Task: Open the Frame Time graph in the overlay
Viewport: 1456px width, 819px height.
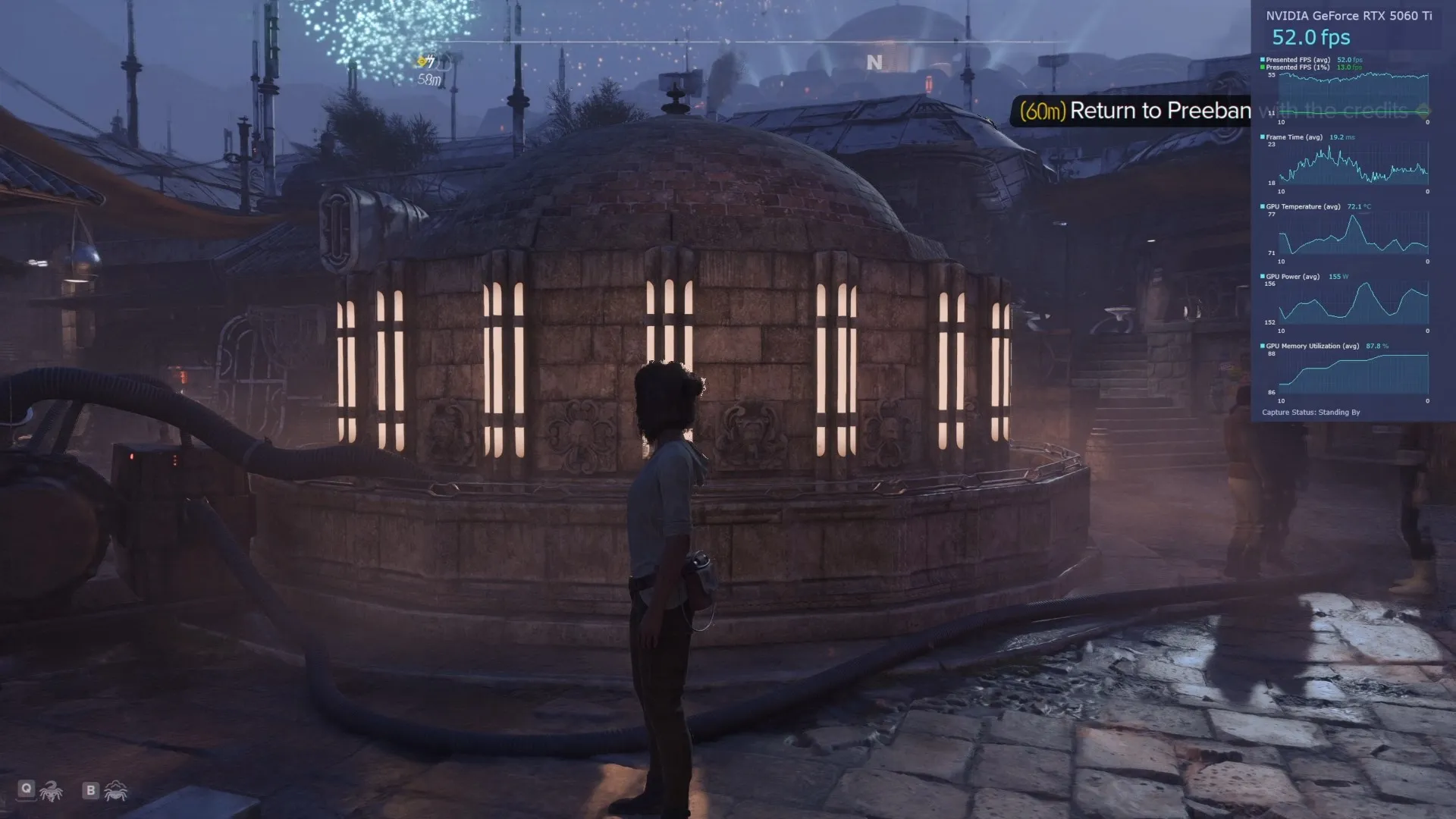Action: pyautogui.click(x=1354, y=166)
